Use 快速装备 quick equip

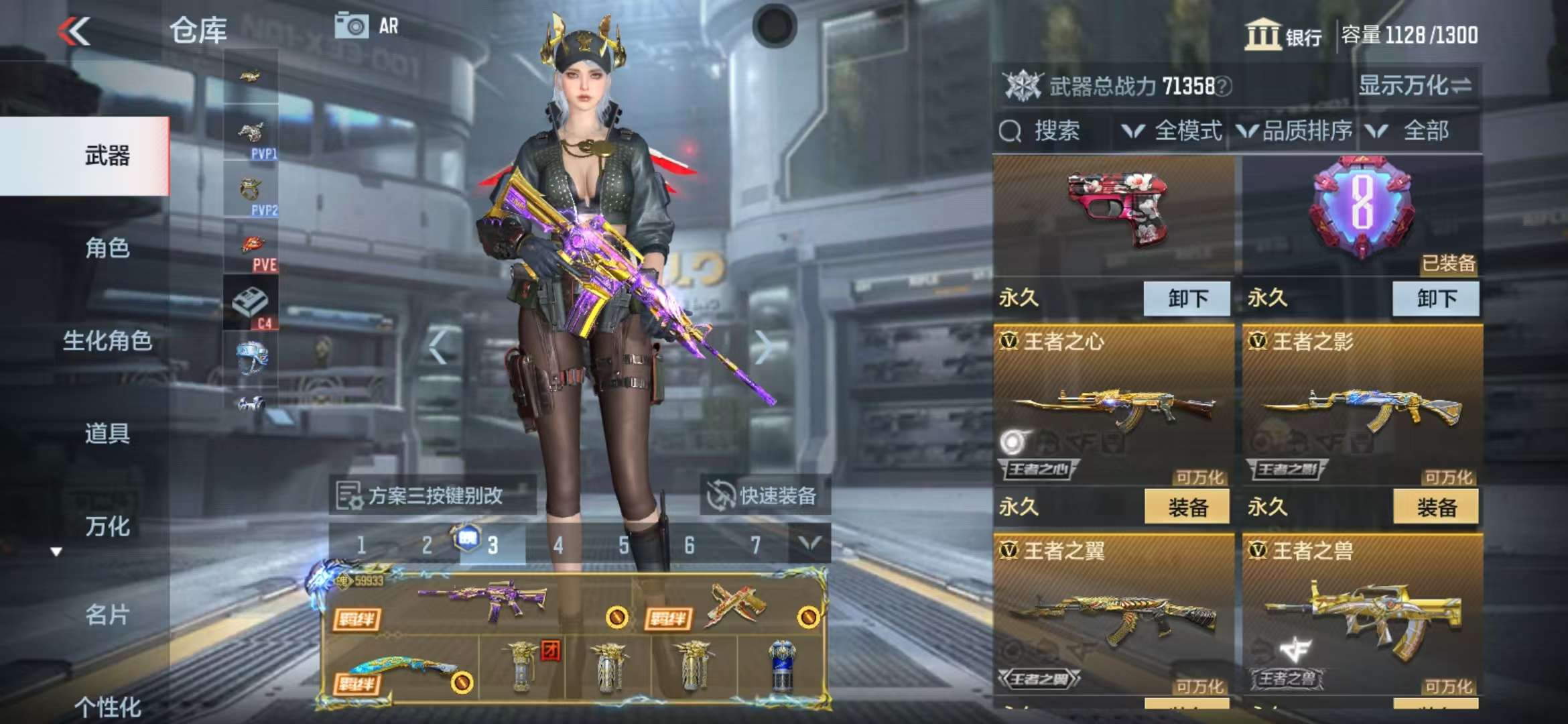(765, 496)
